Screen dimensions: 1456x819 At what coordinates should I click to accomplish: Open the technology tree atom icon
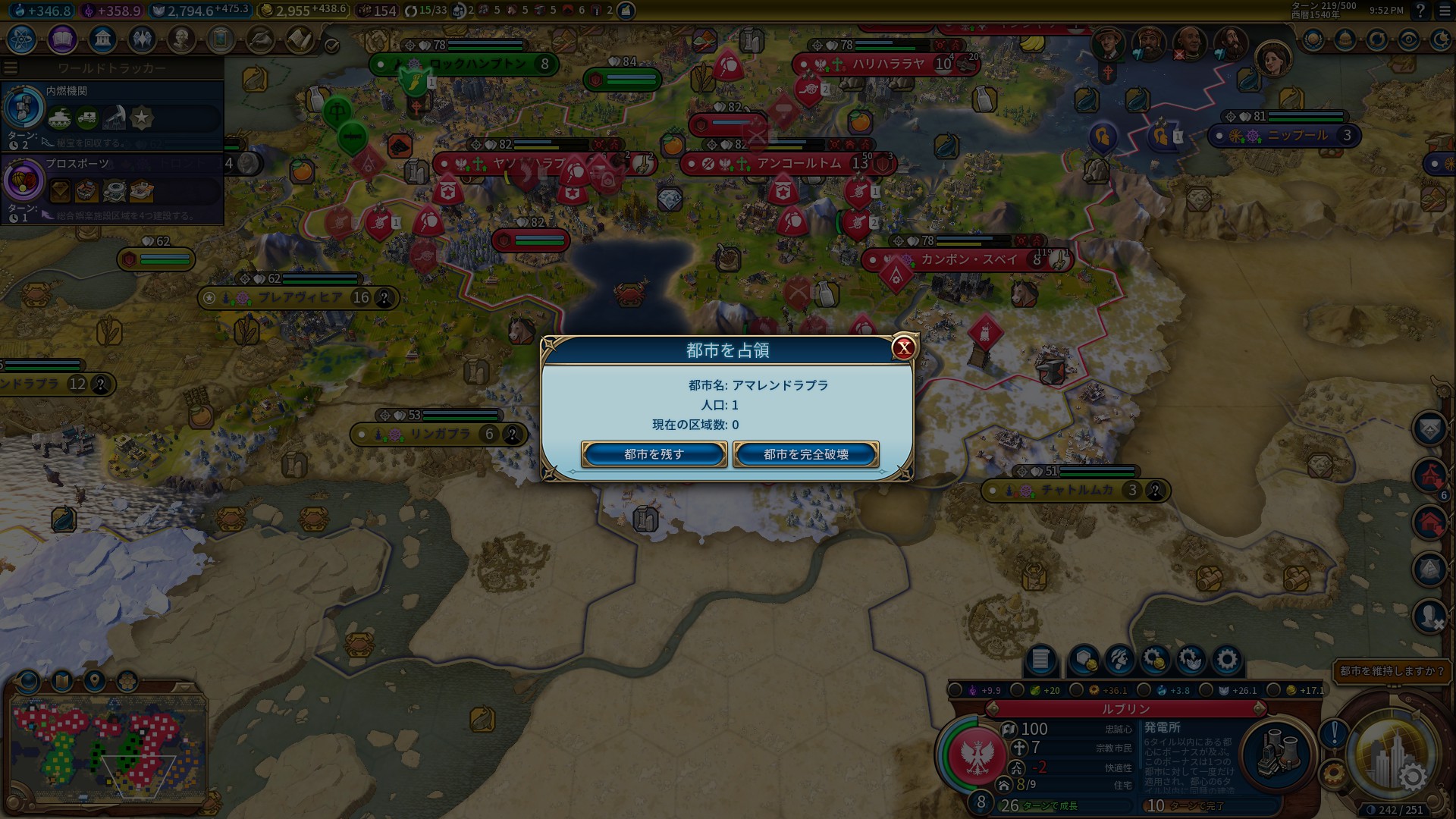[x=22, y=39]
